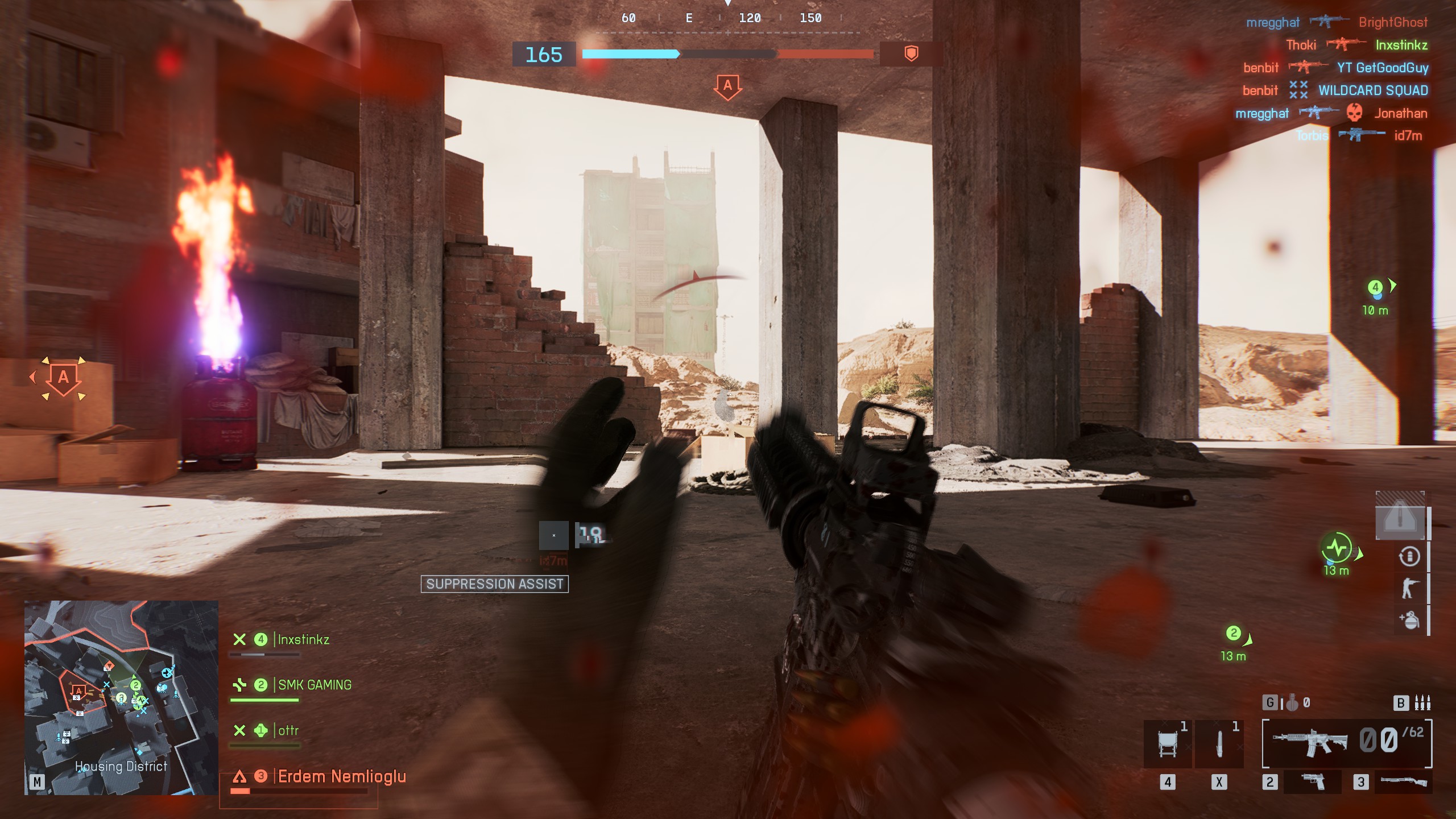Select Erdem Nemlioglu in squad list
Screen dimensions: 1456x819
(x=341, y=777)
